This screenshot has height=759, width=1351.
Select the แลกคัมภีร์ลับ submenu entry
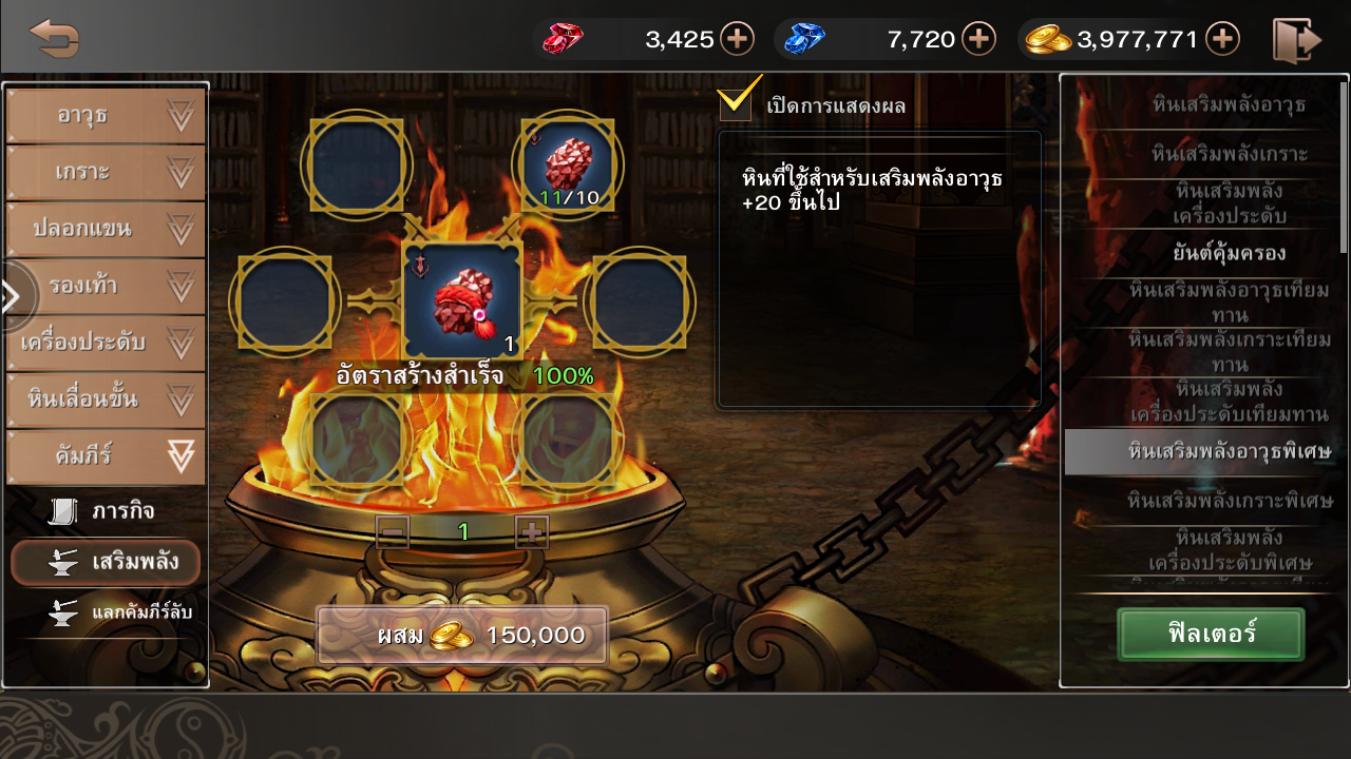pos(122,611)
